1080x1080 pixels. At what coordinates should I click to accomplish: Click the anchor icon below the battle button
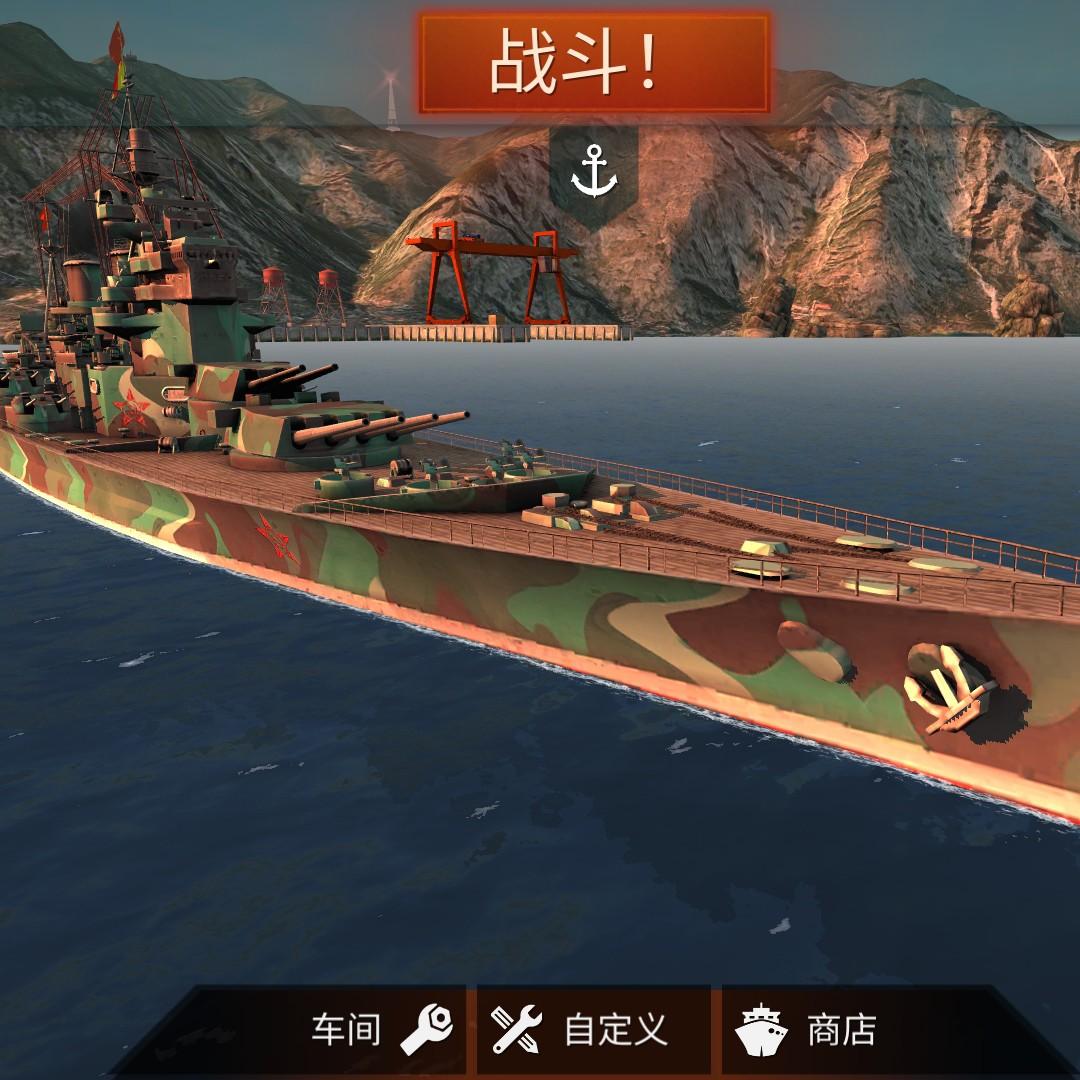[x=594, y=172]
